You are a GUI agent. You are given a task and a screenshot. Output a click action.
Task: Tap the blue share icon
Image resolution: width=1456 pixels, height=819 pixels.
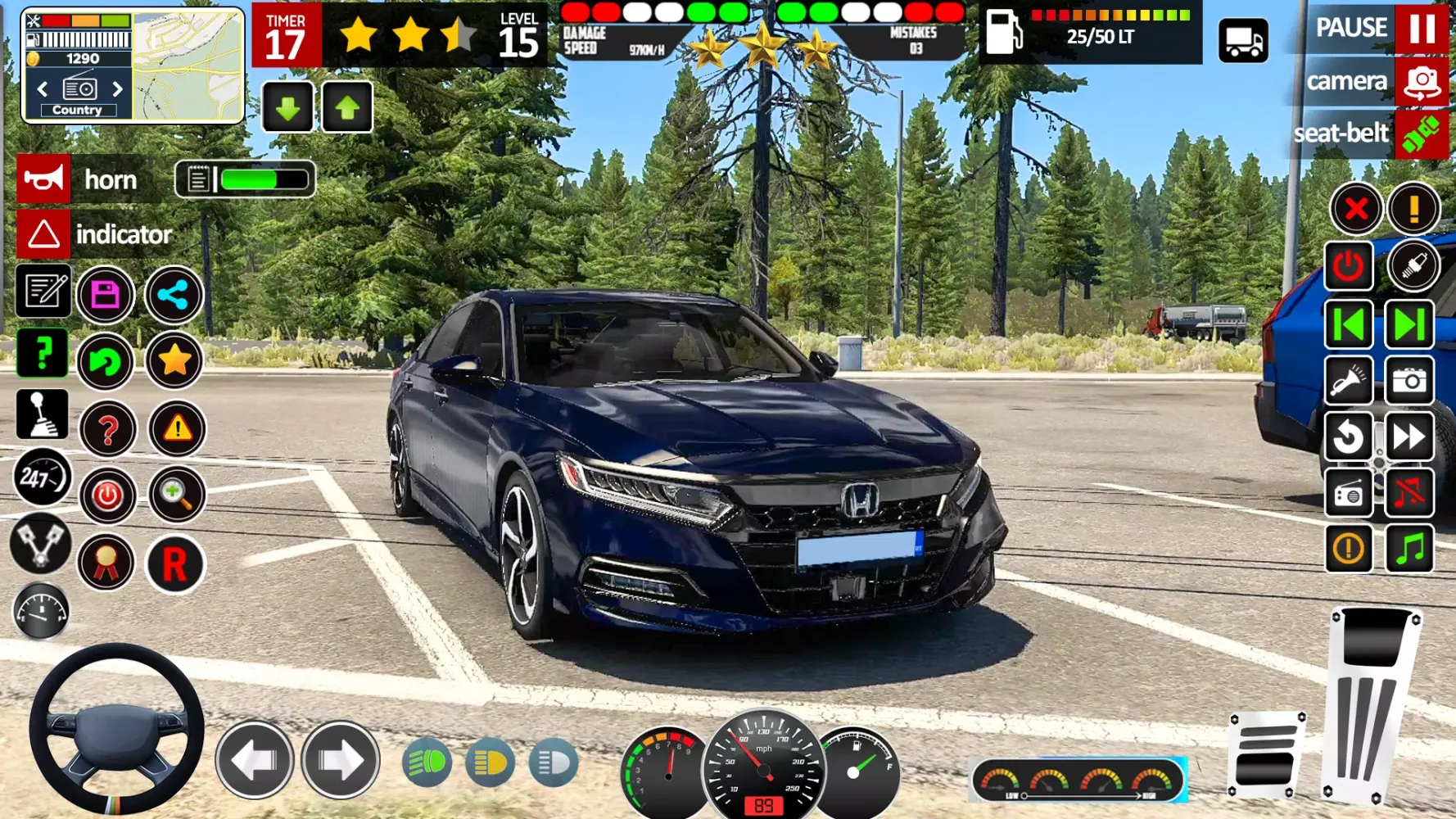(174, 295)
